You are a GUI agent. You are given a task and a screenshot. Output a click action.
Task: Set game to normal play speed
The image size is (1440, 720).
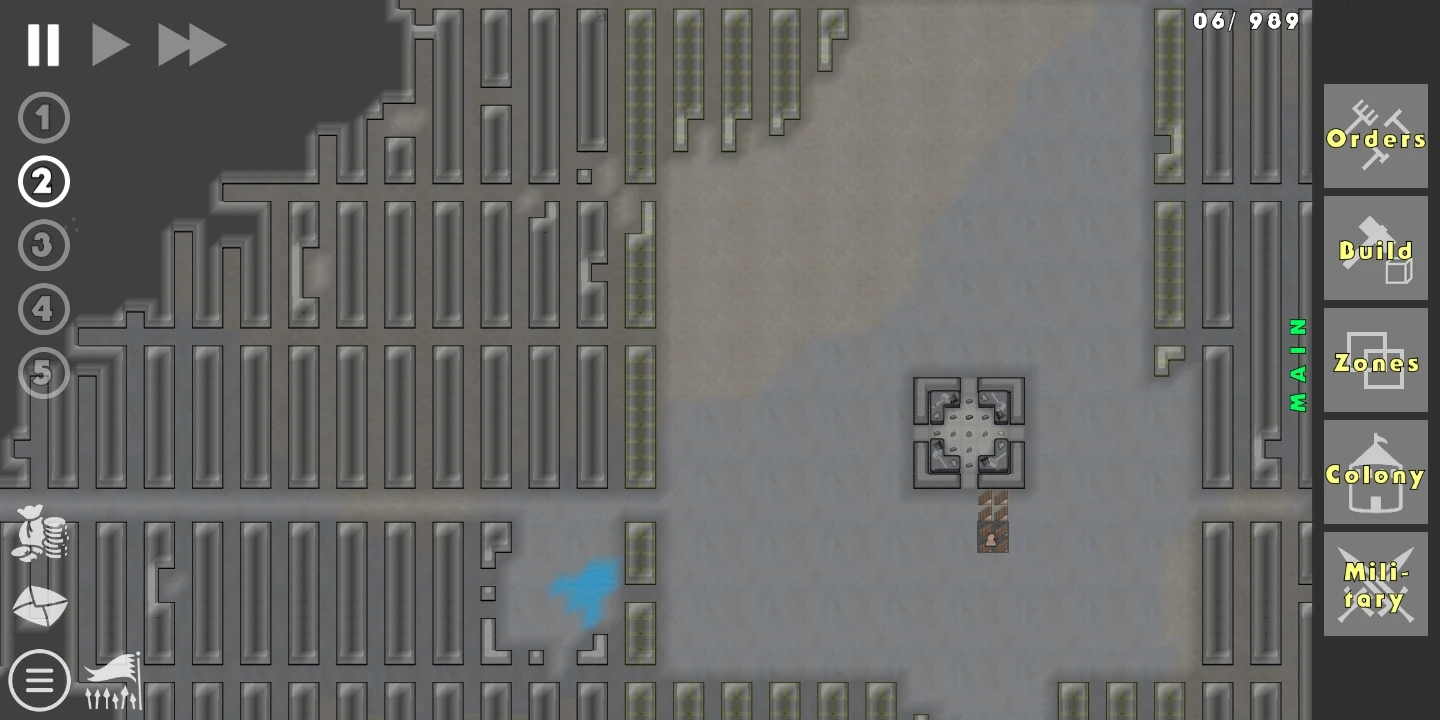click(x=110, y=45)
